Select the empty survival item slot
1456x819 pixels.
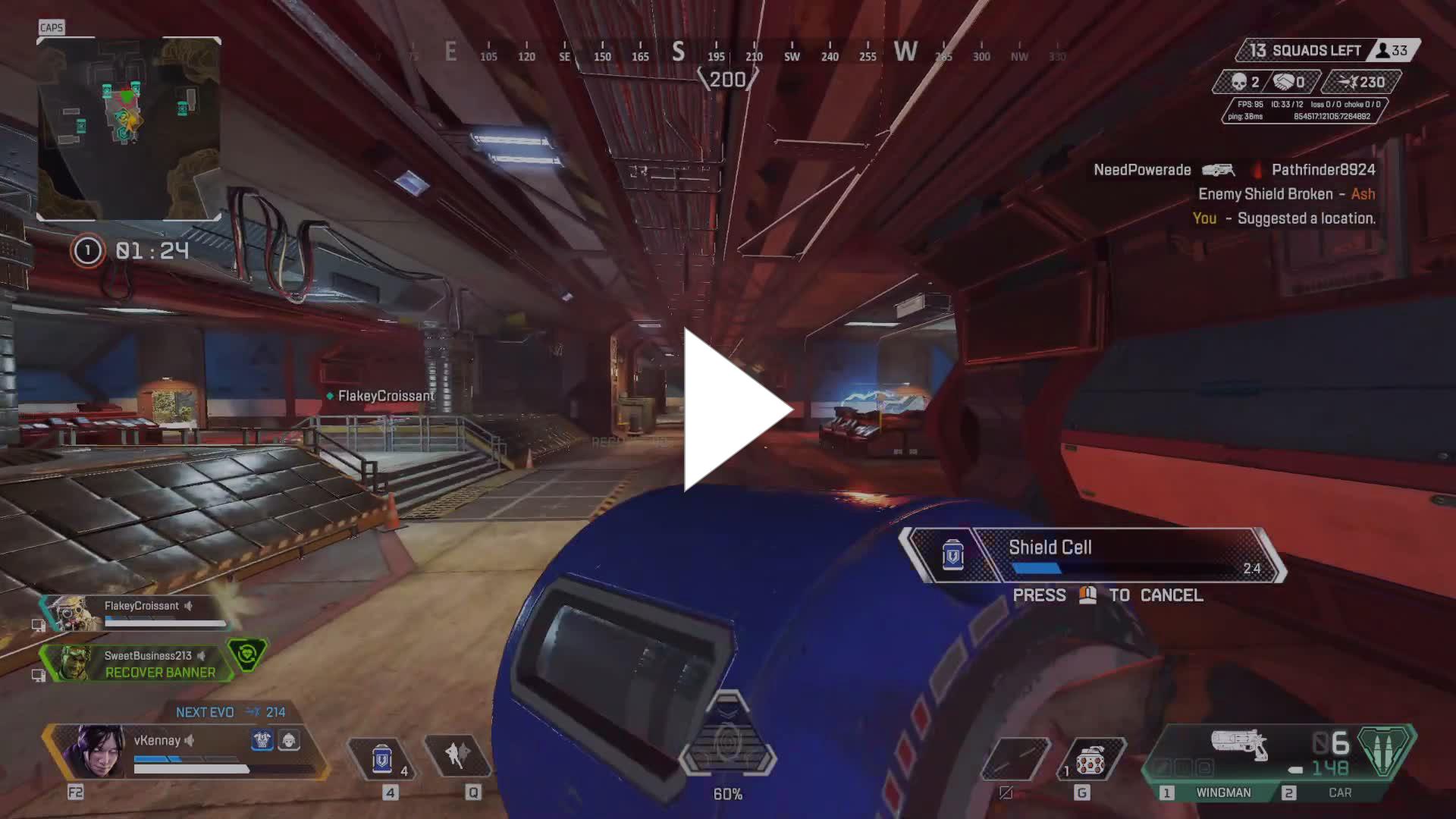pos(1015,759)
